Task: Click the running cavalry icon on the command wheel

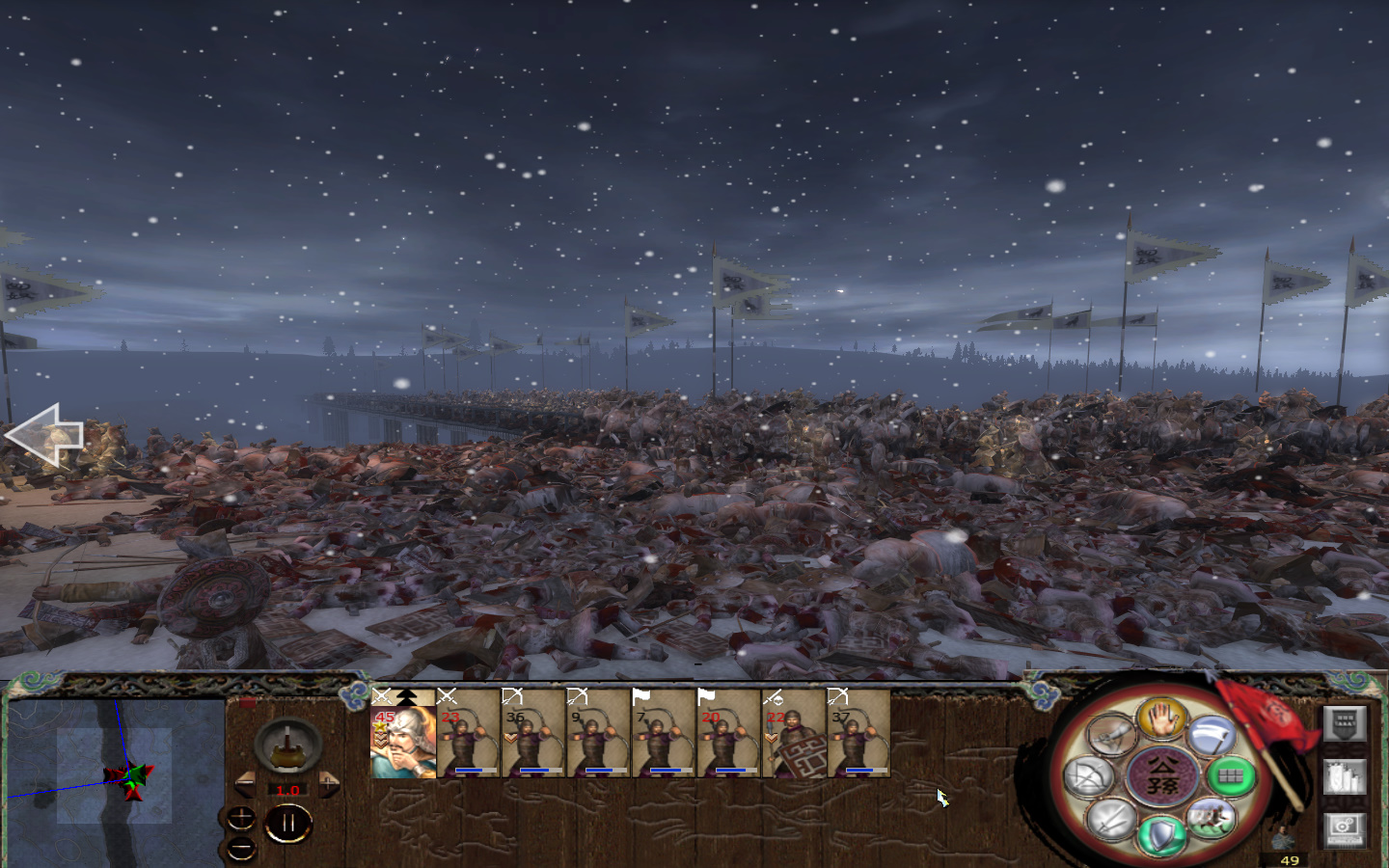Action: coord(1212,819)
